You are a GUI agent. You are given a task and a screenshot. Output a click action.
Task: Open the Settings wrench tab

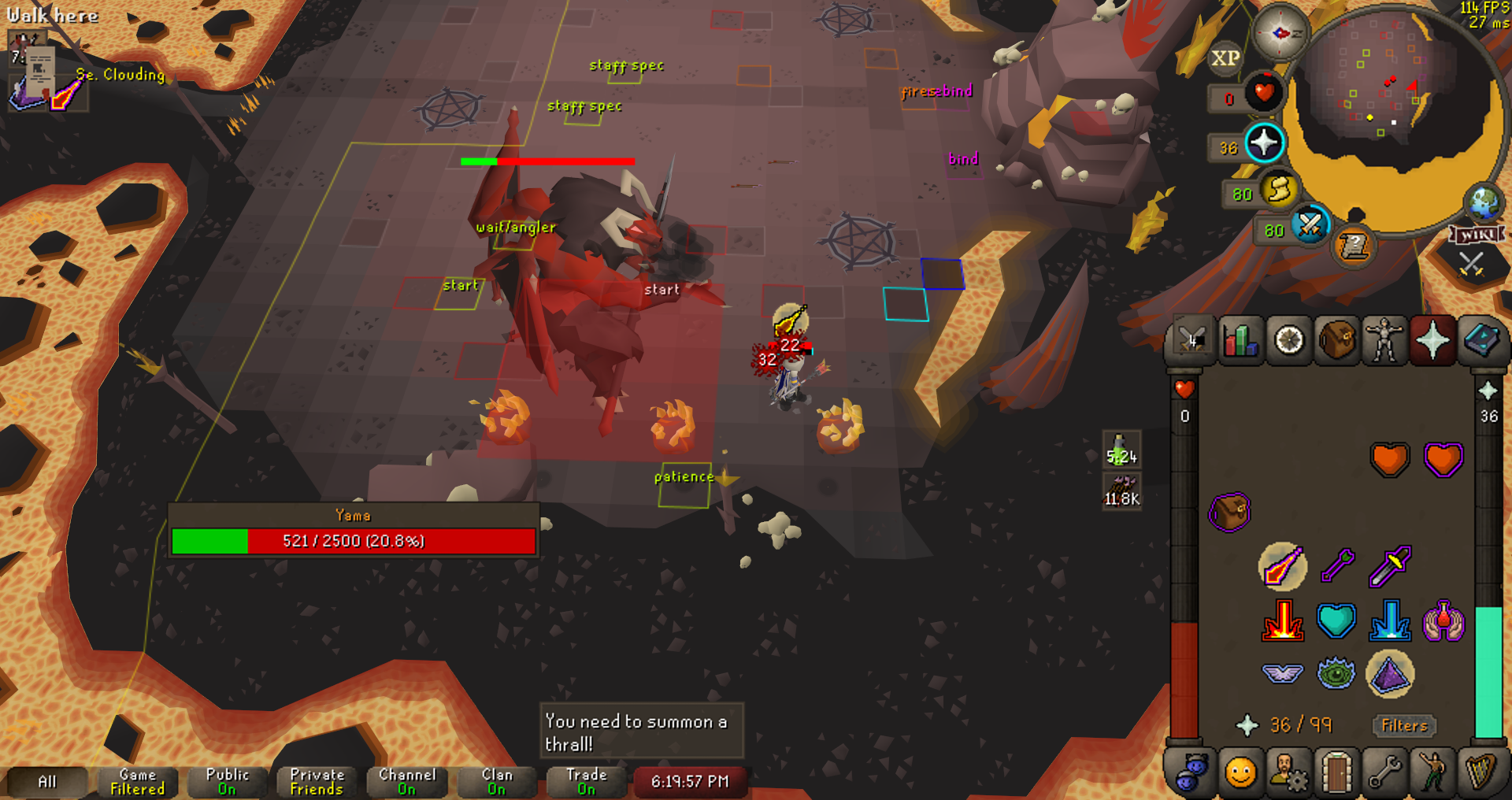1384,772
